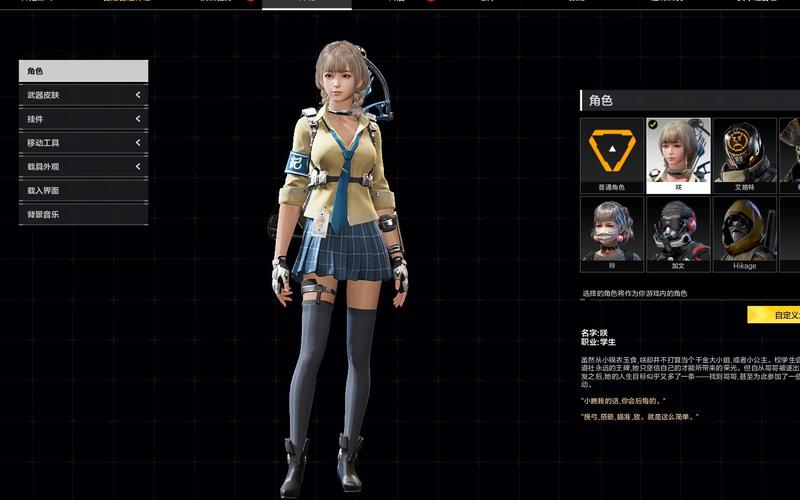Open the 载入界面 menu entry
The width and height of the screenshot is (800, 500).
(83, 190)
